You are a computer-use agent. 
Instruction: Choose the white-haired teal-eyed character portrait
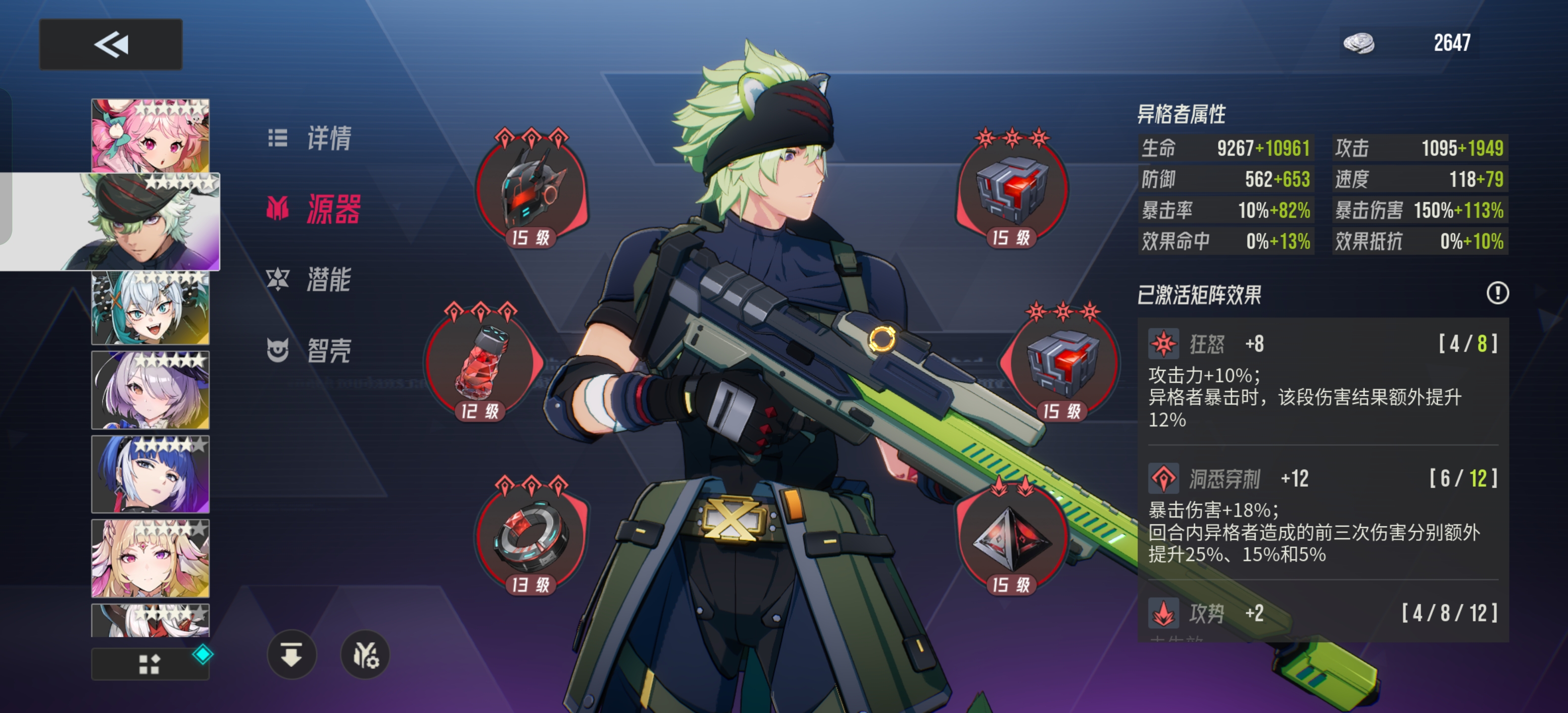(x=150, y=308)
